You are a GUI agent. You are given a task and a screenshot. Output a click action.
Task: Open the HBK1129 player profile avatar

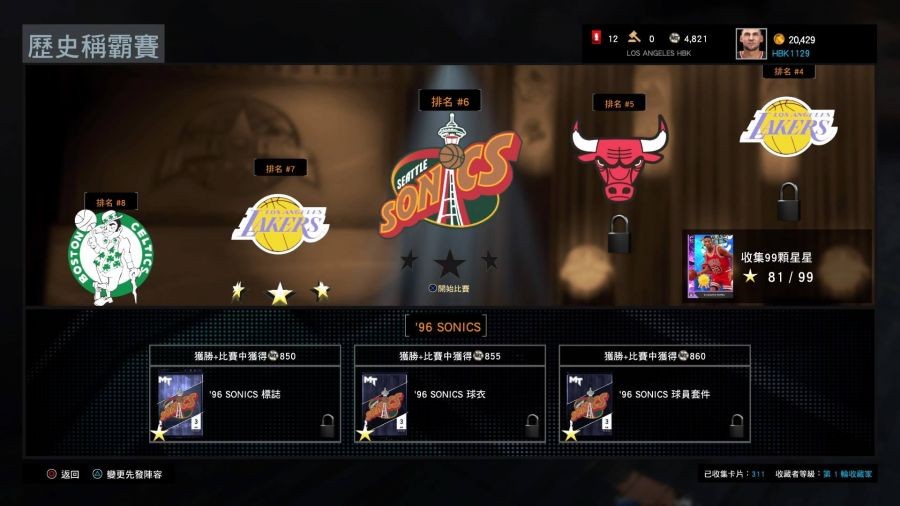pyautogui.click(x=751, y=44)
